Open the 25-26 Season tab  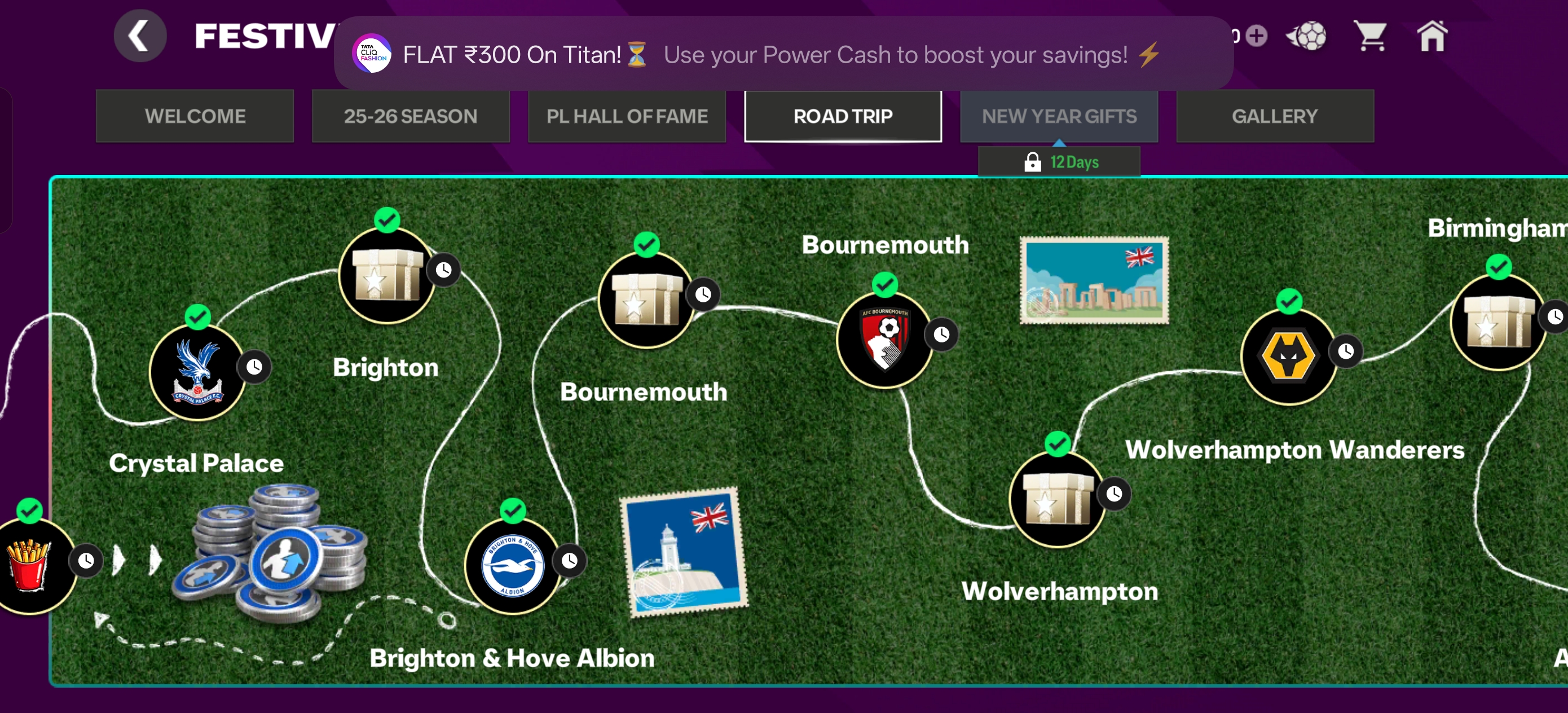[x=411, y=116]
